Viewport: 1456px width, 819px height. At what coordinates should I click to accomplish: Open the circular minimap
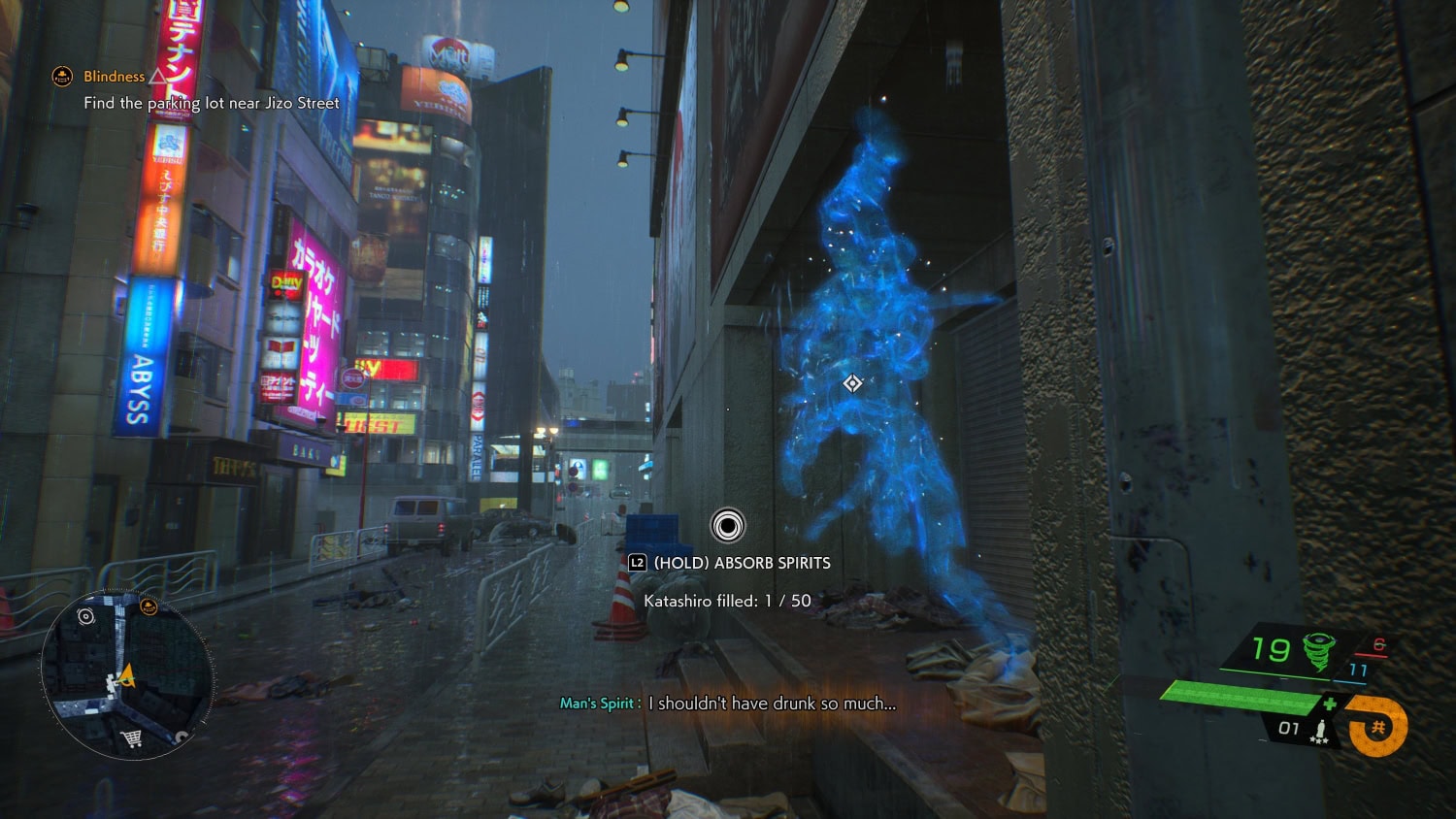coord(126,673)
